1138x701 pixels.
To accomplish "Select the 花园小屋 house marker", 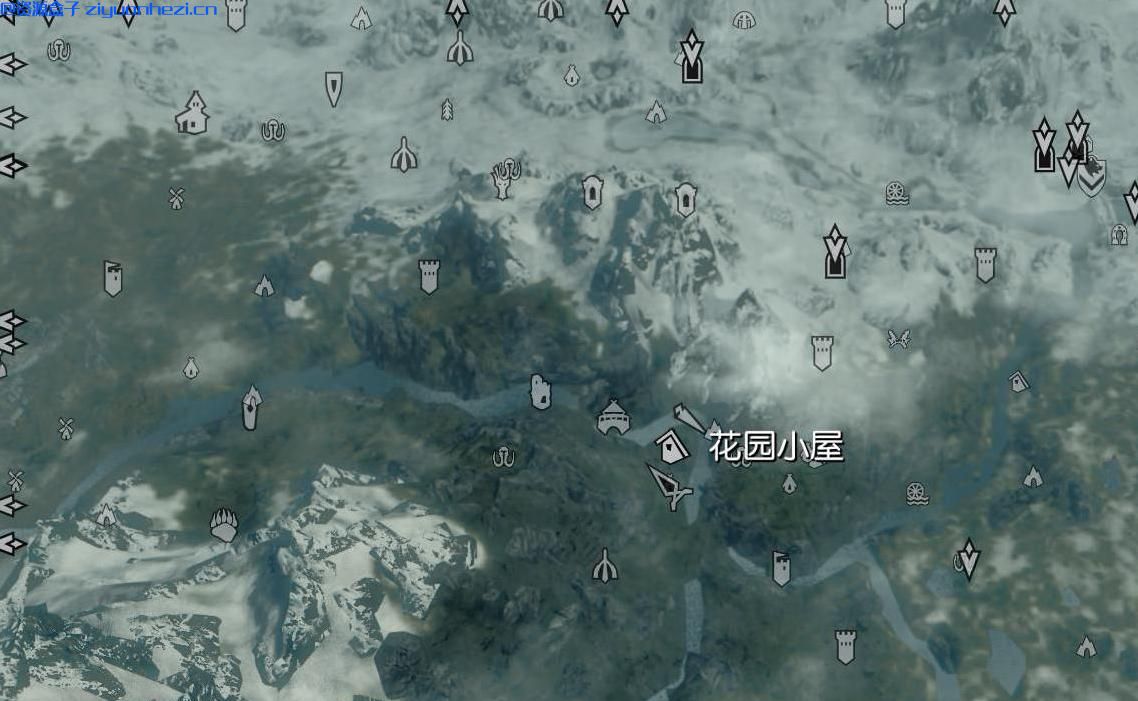I will pyautogui.click(x=672, y=446).
